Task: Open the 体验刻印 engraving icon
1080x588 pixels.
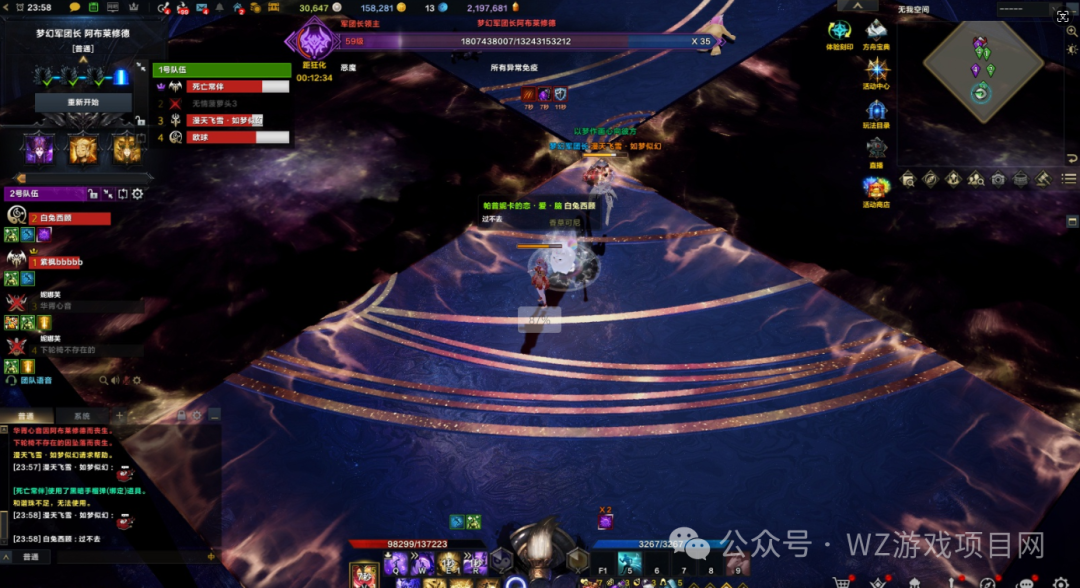Action: [x=839, y=33]
